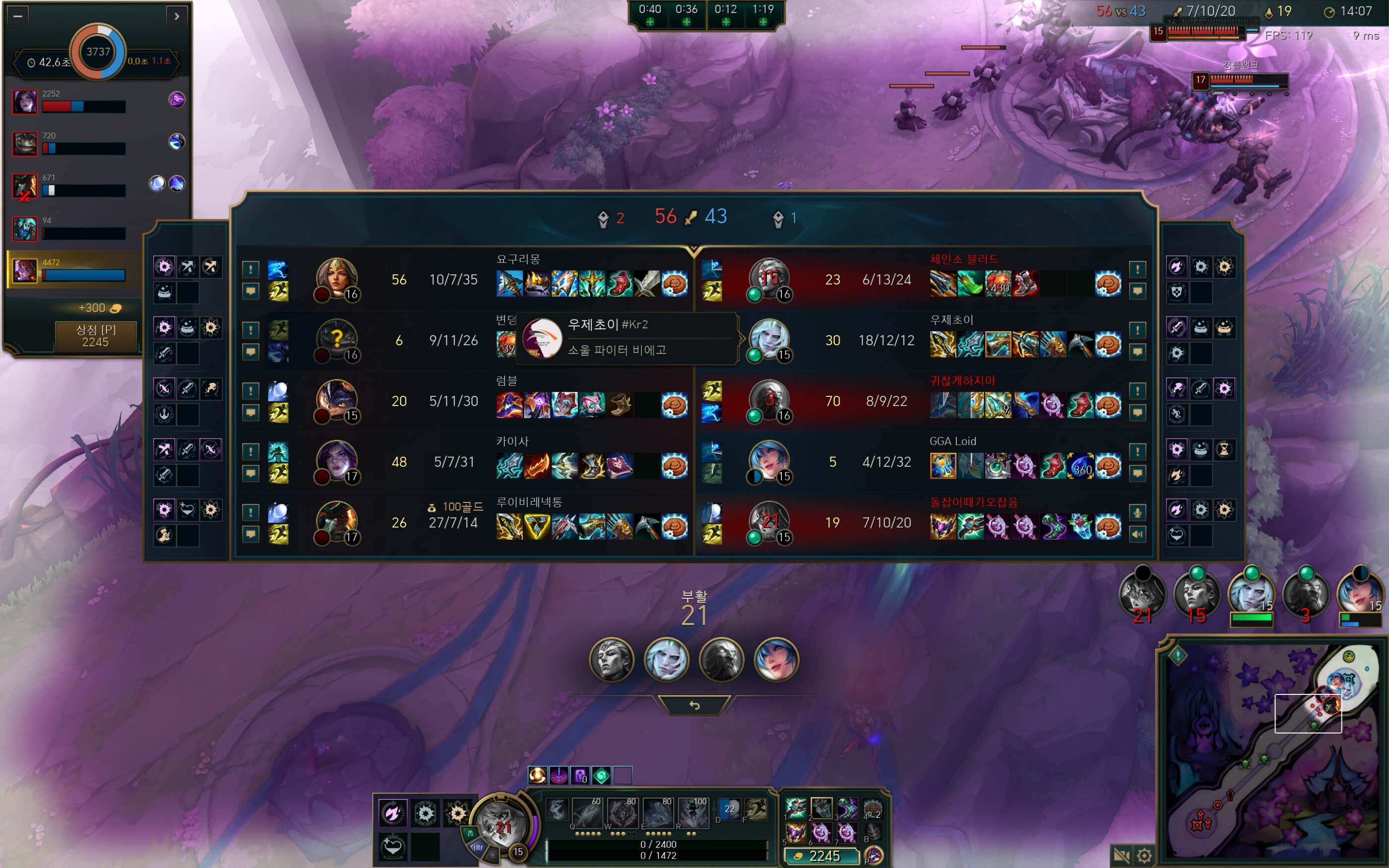This screenshot has height=868, width=1389.
Task: Expand the team panel with the right arrow
Action: (x=178, y=16)
